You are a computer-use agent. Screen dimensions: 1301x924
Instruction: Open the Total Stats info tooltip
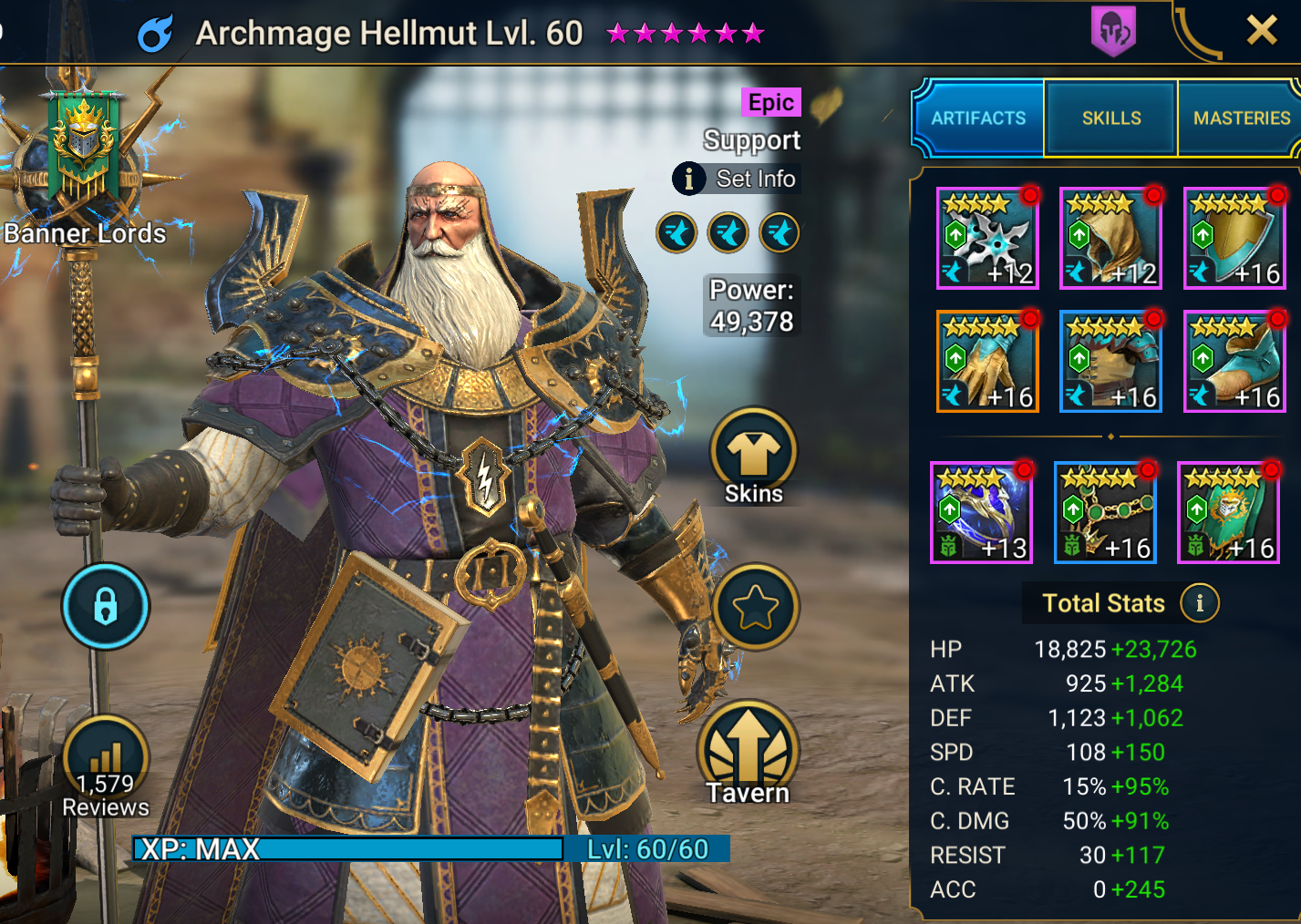pyautogui.click(x=1201, y=603)
